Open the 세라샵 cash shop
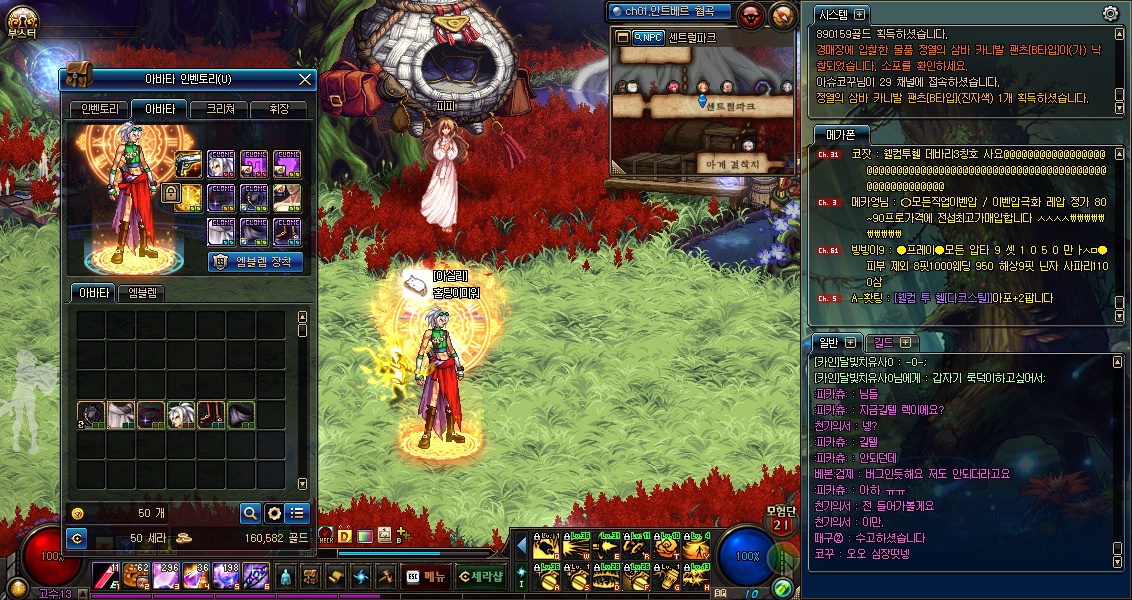Viewport: 1132px width, 600px height. 480,576
